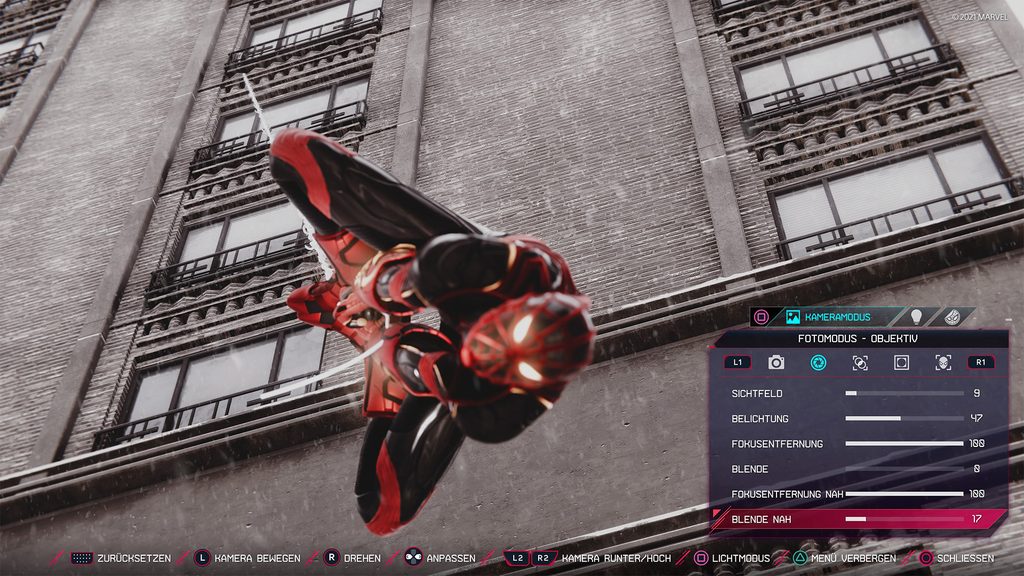Open the Spider-Man mask sticker tab

click(954, 317)
